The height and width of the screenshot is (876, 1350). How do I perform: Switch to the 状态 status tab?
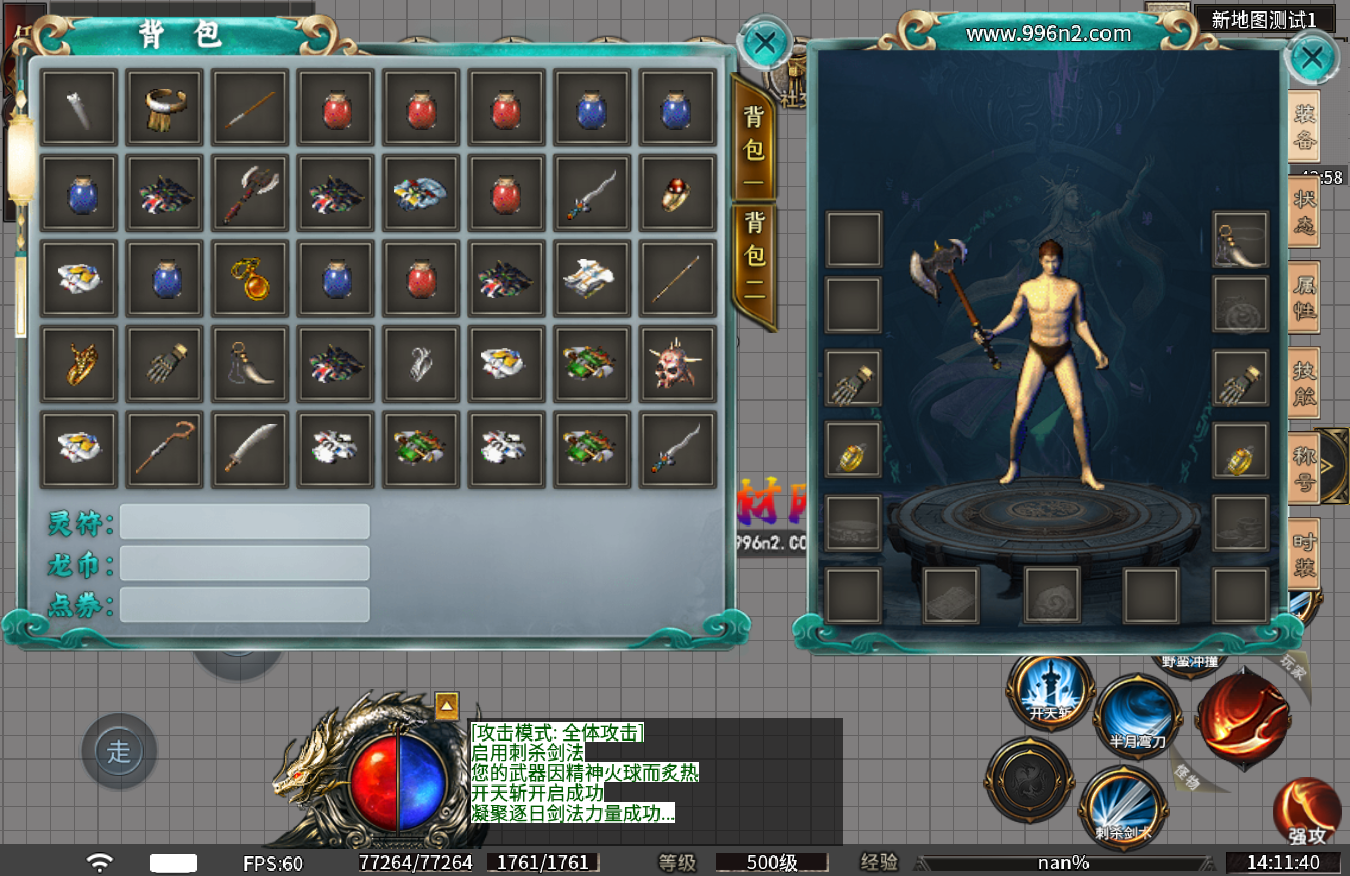[x=1304, y=213]
